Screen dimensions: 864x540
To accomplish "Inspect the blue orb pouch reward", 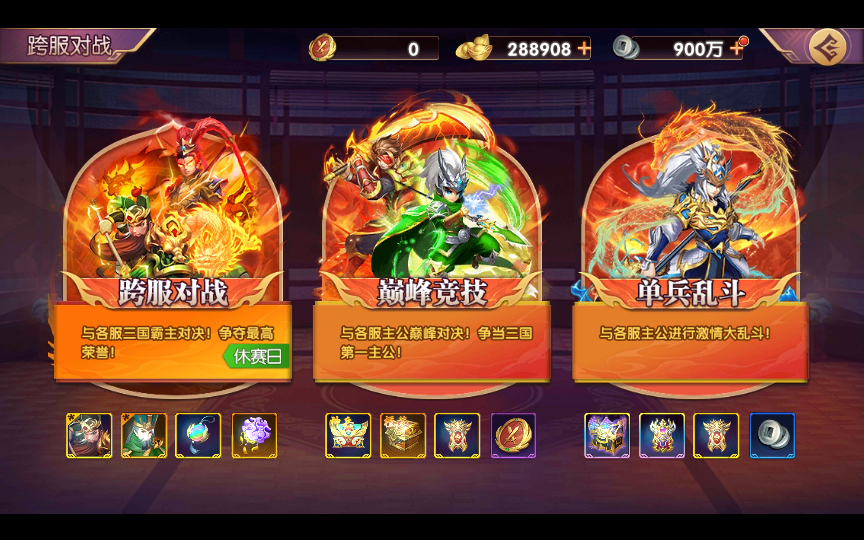I will (x=198, y=436).
